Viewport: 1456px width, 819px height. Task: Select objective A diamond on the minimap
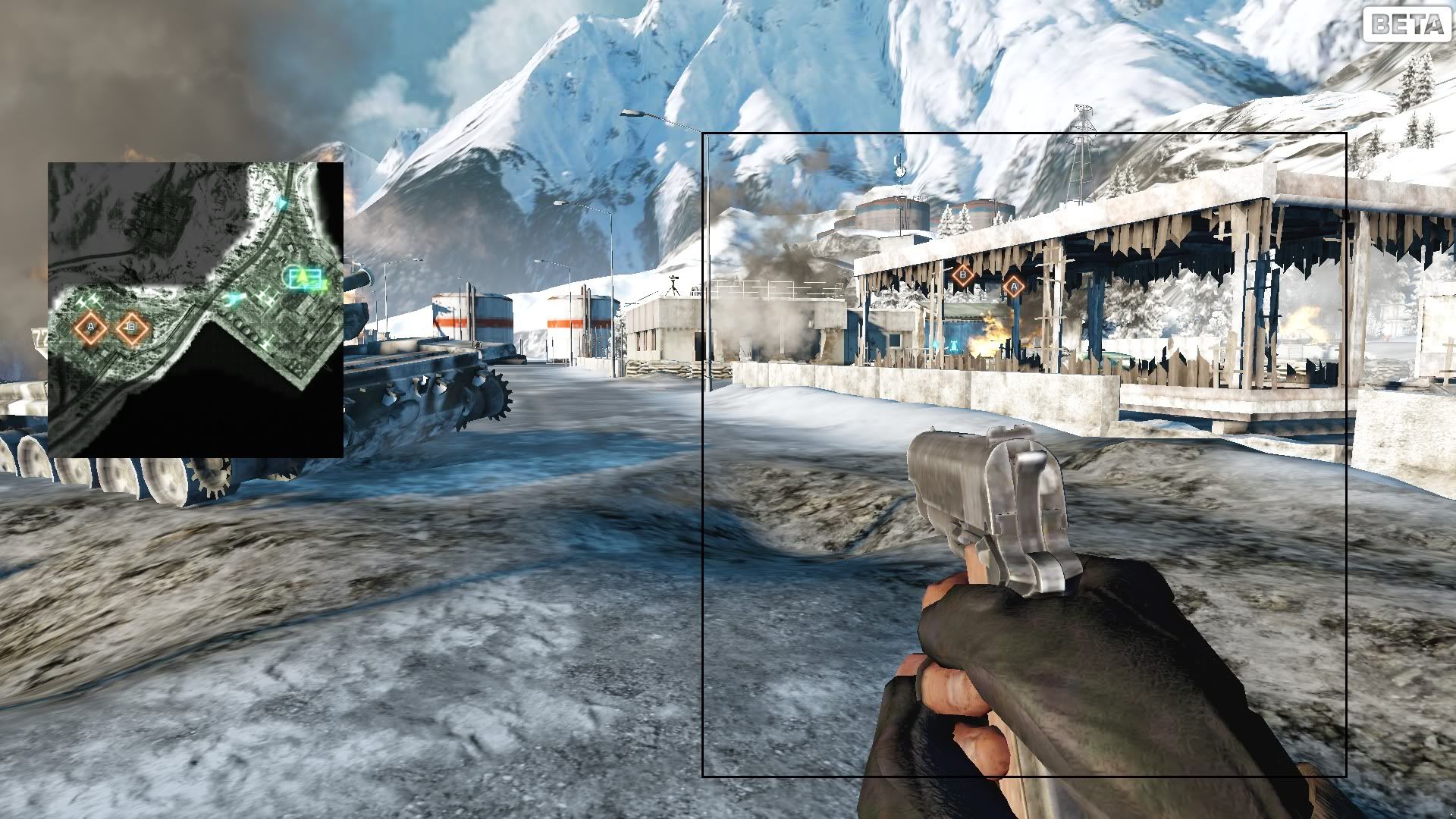click(x=91, y=328)
